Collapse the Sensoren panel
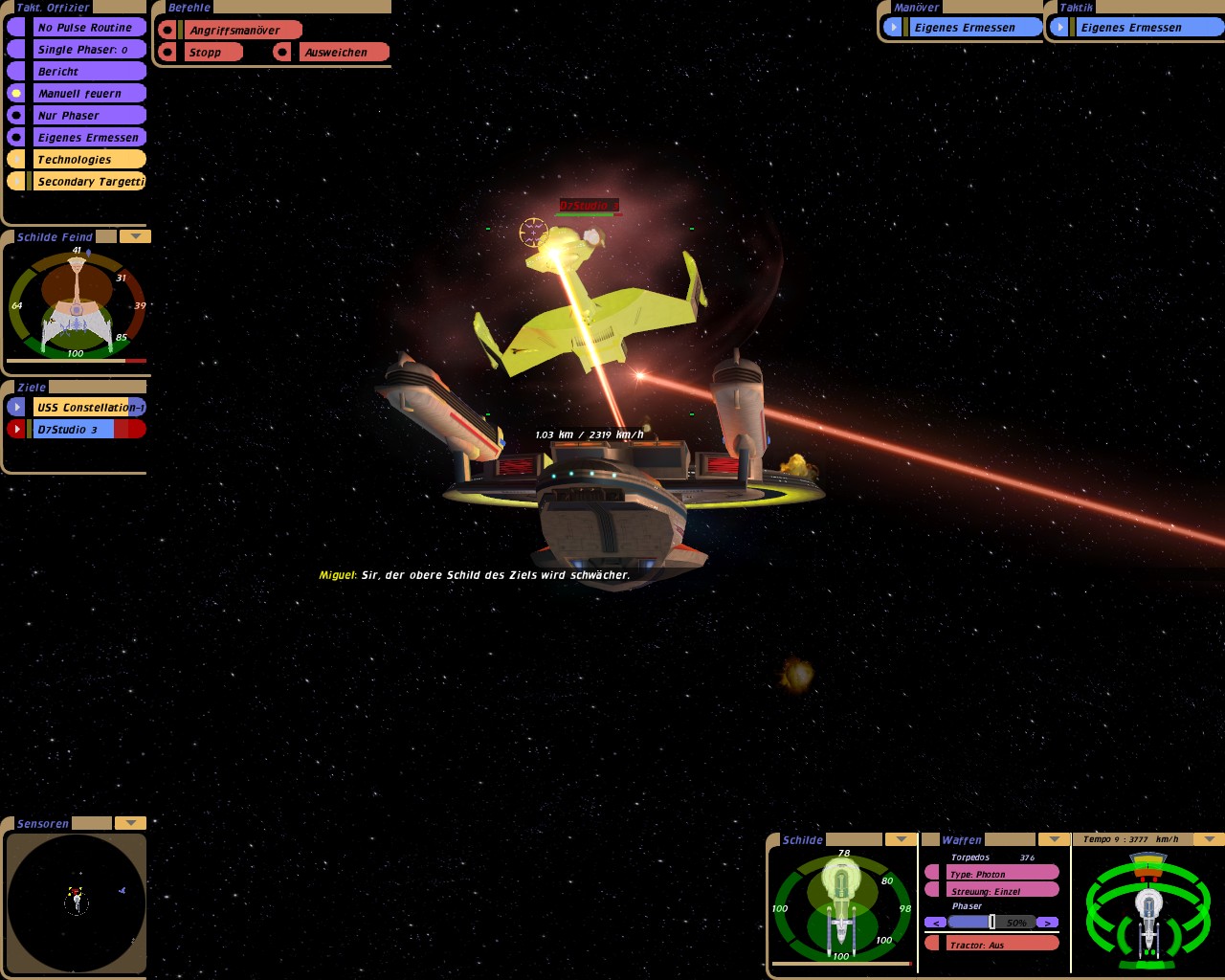1225x980 pixels. tap(130, 823)
